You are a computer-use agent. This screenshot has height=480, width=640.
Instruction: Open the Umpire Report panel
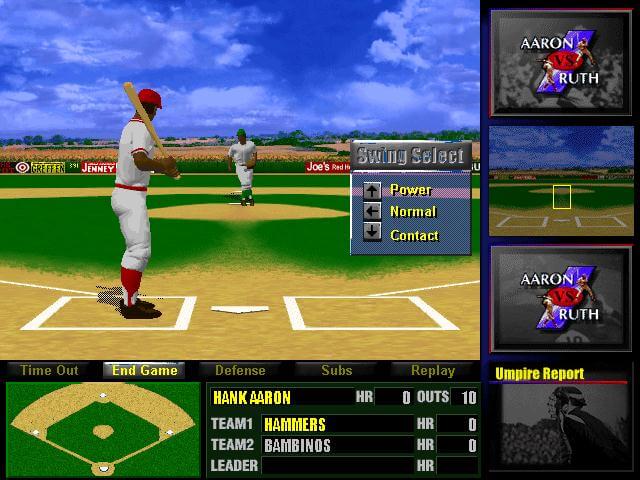[560, 420]
